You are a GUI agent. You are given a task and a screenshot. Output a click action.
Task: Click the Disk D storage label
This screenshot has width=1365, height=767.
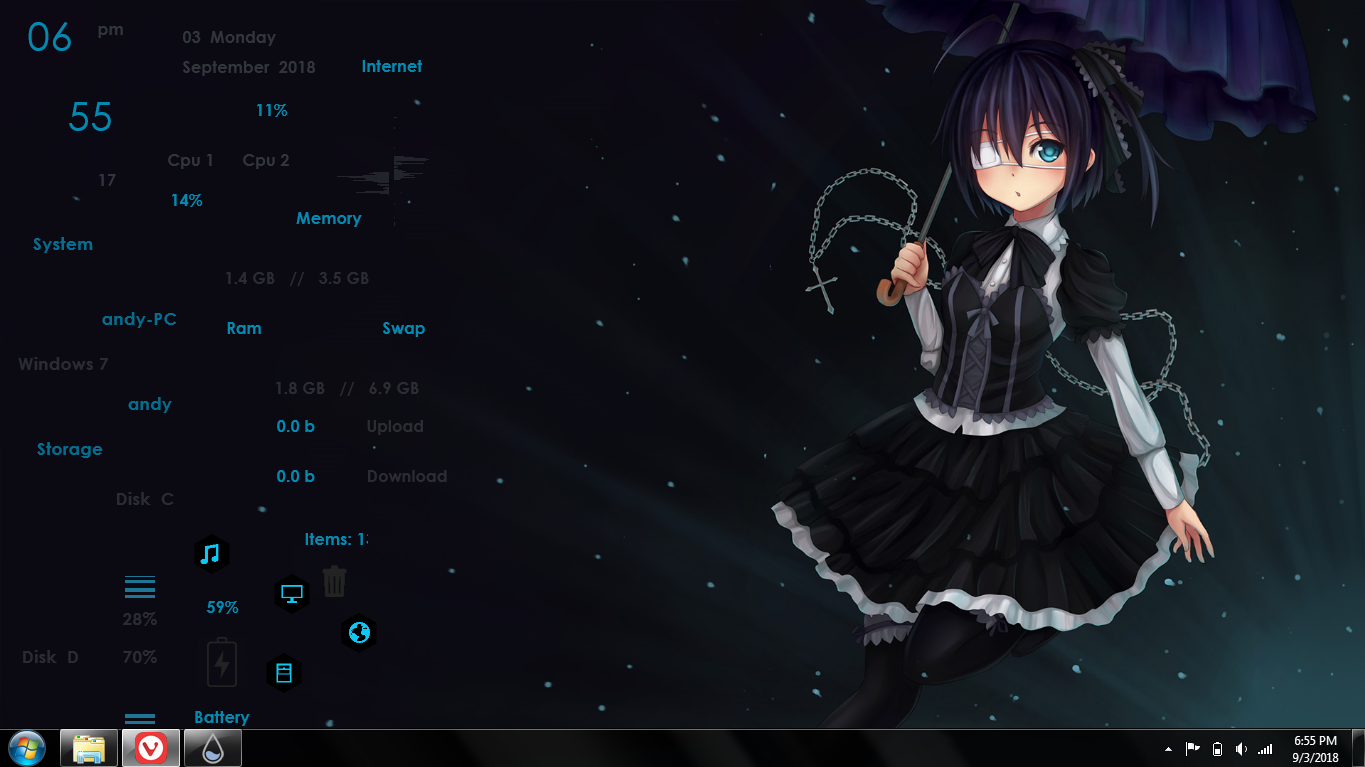click(x=49, y=656)
